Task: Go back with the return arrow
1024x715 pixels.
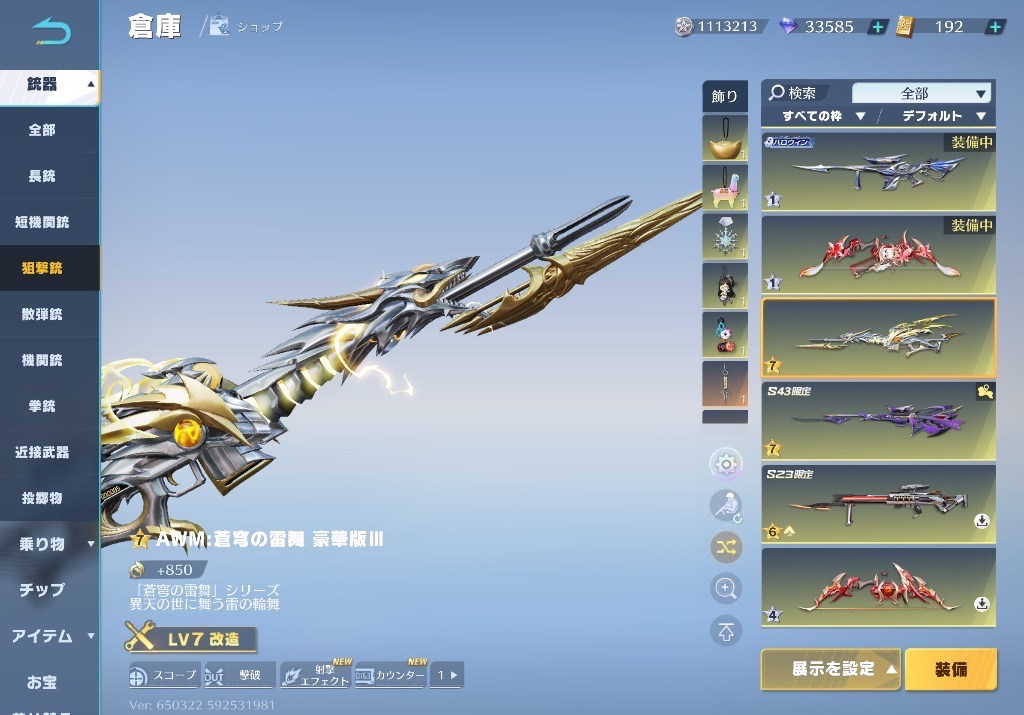Action: (x=50, y=33)
